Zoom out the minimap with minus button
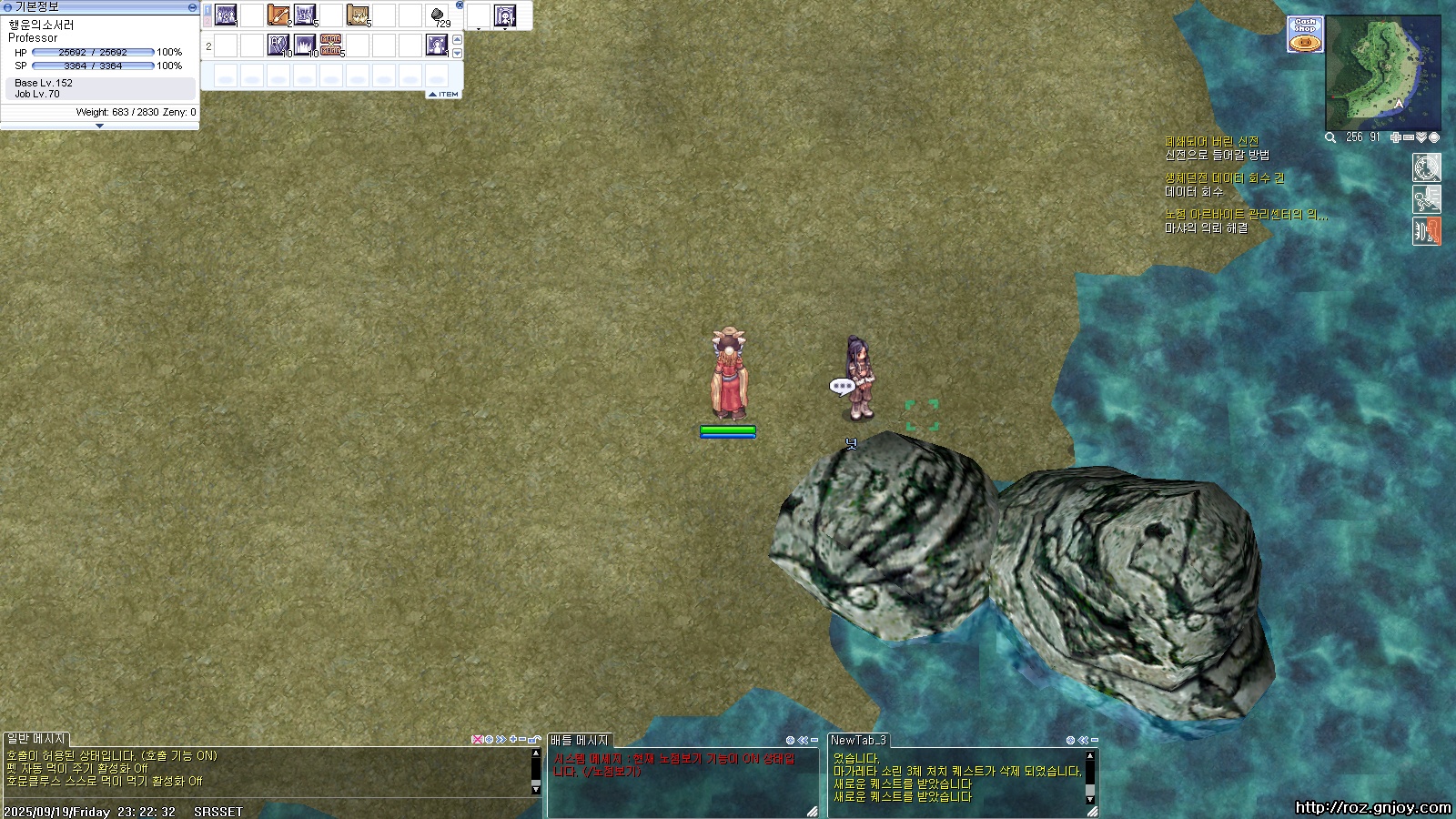1456x819 pixels. [1409, 137]
